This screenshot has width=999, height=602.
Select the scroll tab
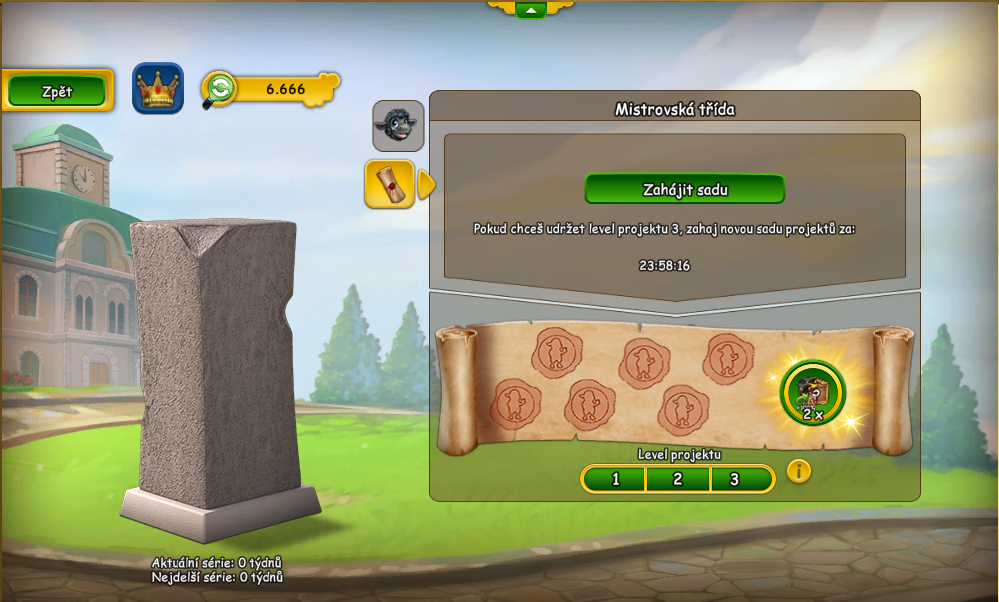pyautogui.click(x=390, y=184)
